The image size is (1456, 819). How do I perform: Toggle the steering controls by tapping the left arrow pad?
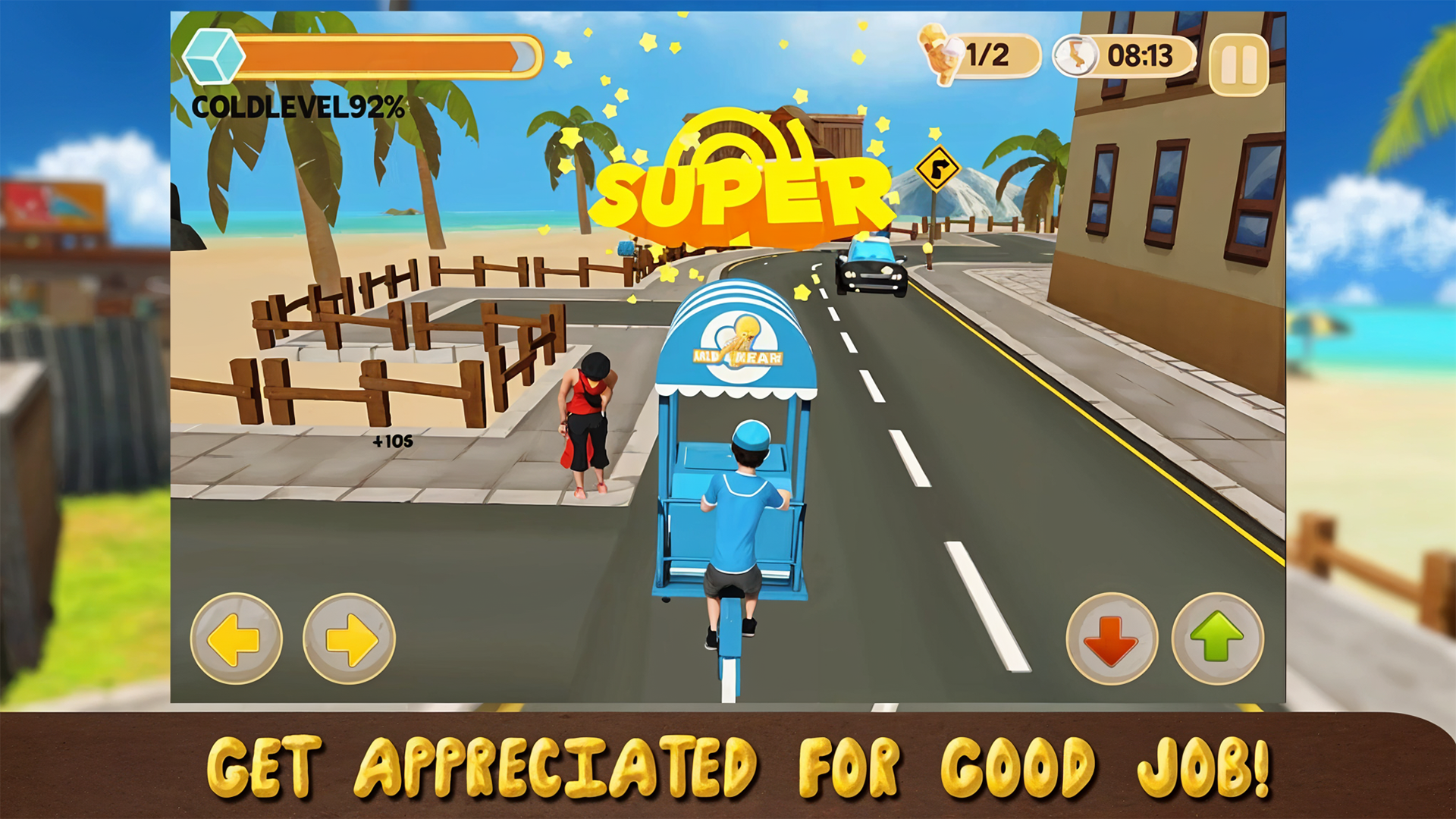236,639
